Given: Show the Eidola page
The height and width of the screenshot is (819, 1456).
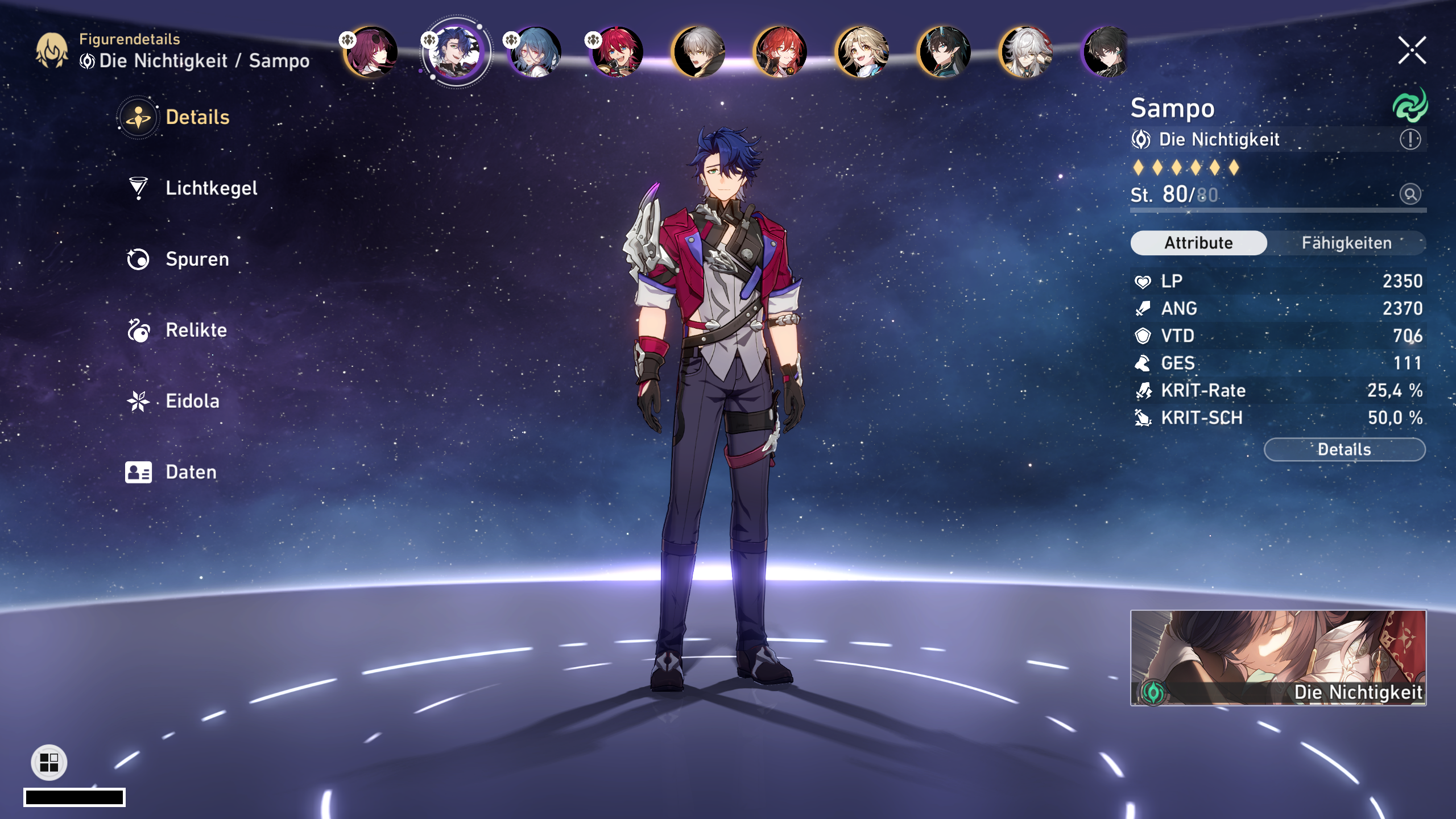Looking at the screenshot, I should pos(192,402).
